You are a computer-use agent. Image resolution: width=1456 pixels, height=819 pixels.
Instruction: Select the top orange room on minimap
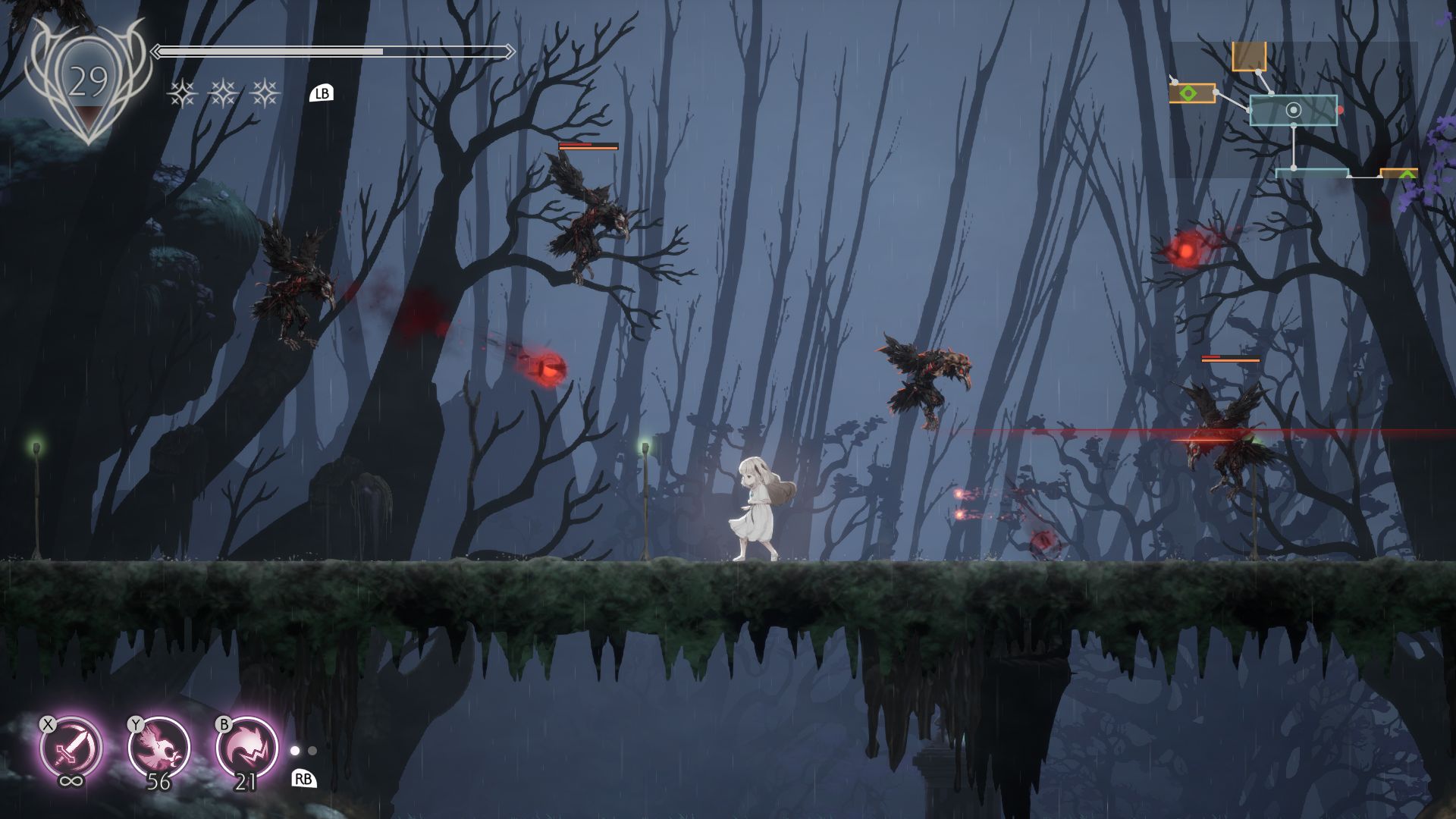pyautogui.click(x=1249, y=56)
